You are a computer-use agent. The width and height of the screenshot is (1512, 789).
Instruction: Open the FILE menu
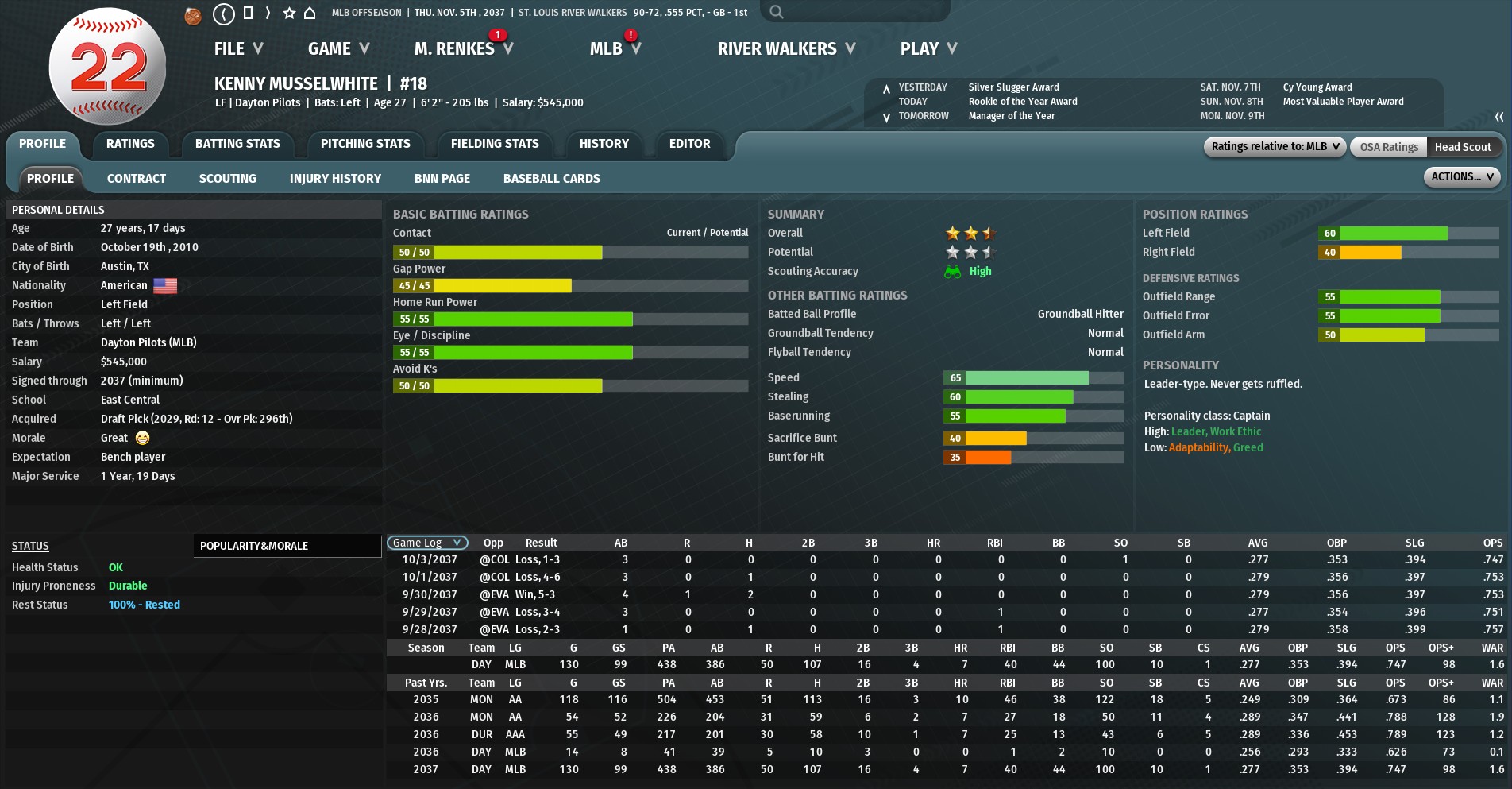tap(237, 49)
